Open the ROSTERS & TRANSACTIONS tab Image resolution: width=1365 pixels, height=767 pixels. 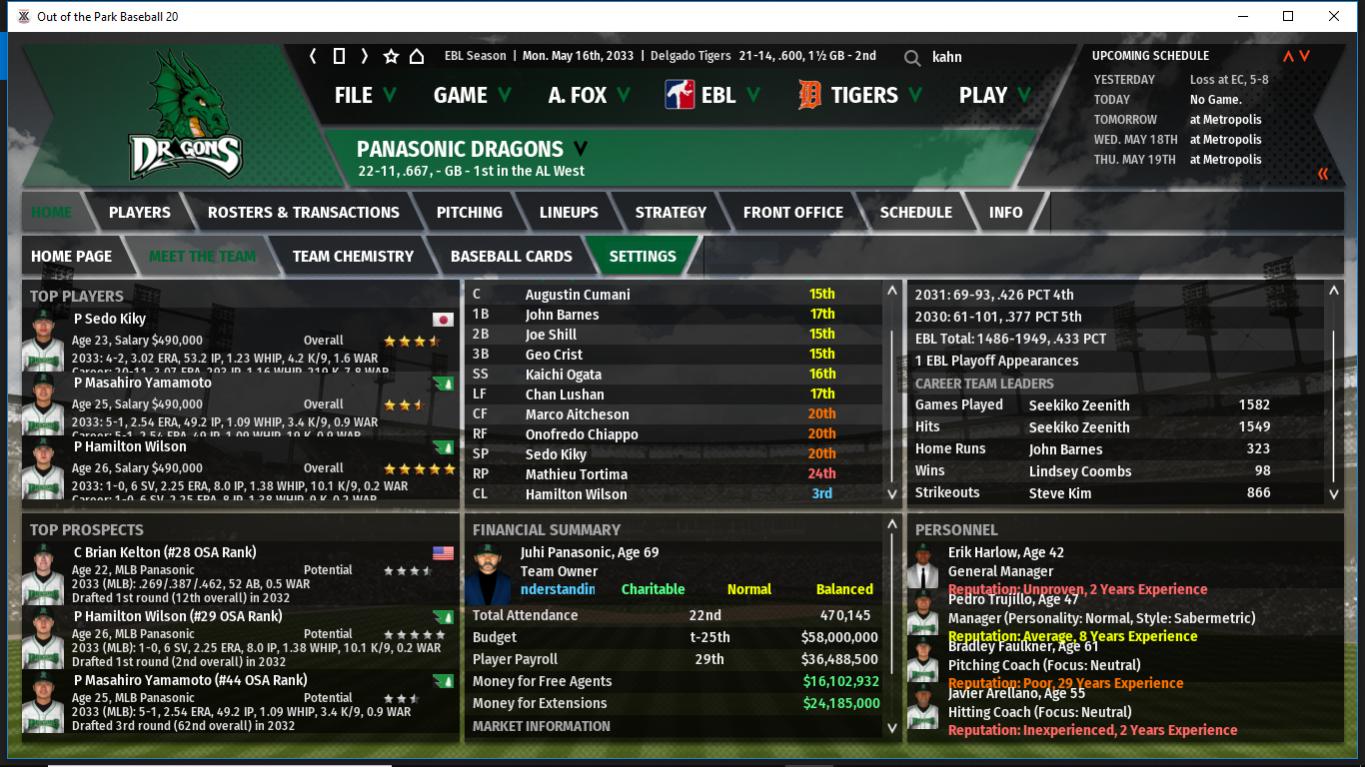[x=303, y=212]
